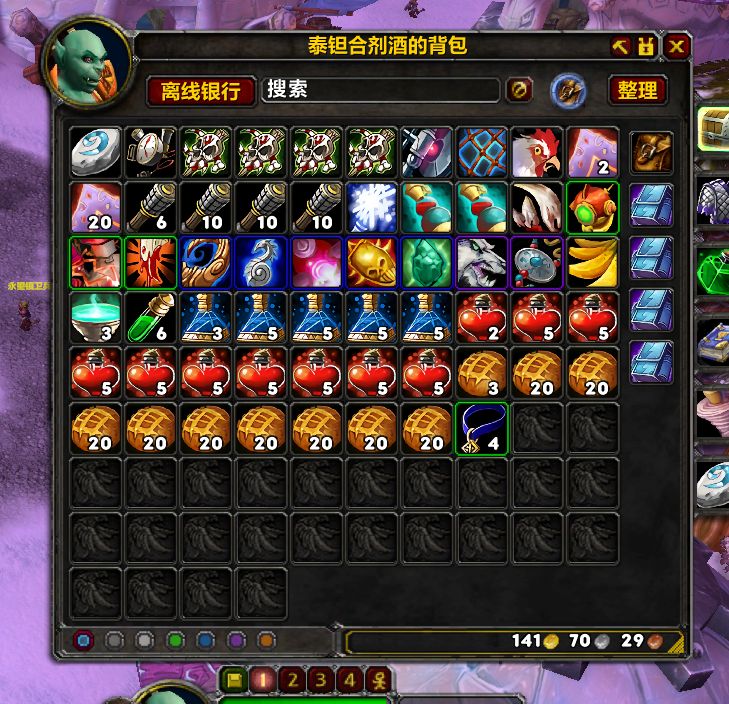Toggle the padlock button in the title bar
The height and width of the screenshot is (704, 729).
coord(647,47)
